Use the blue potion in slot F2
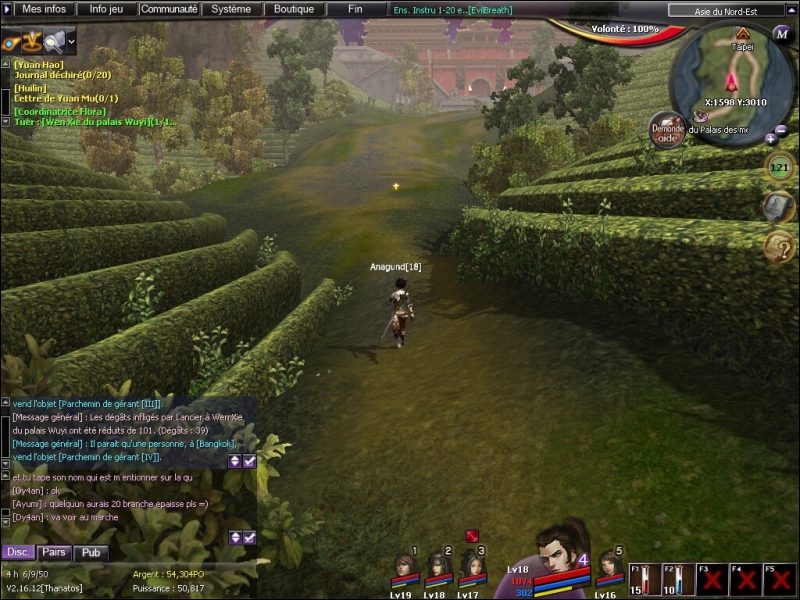 point(675,579)
